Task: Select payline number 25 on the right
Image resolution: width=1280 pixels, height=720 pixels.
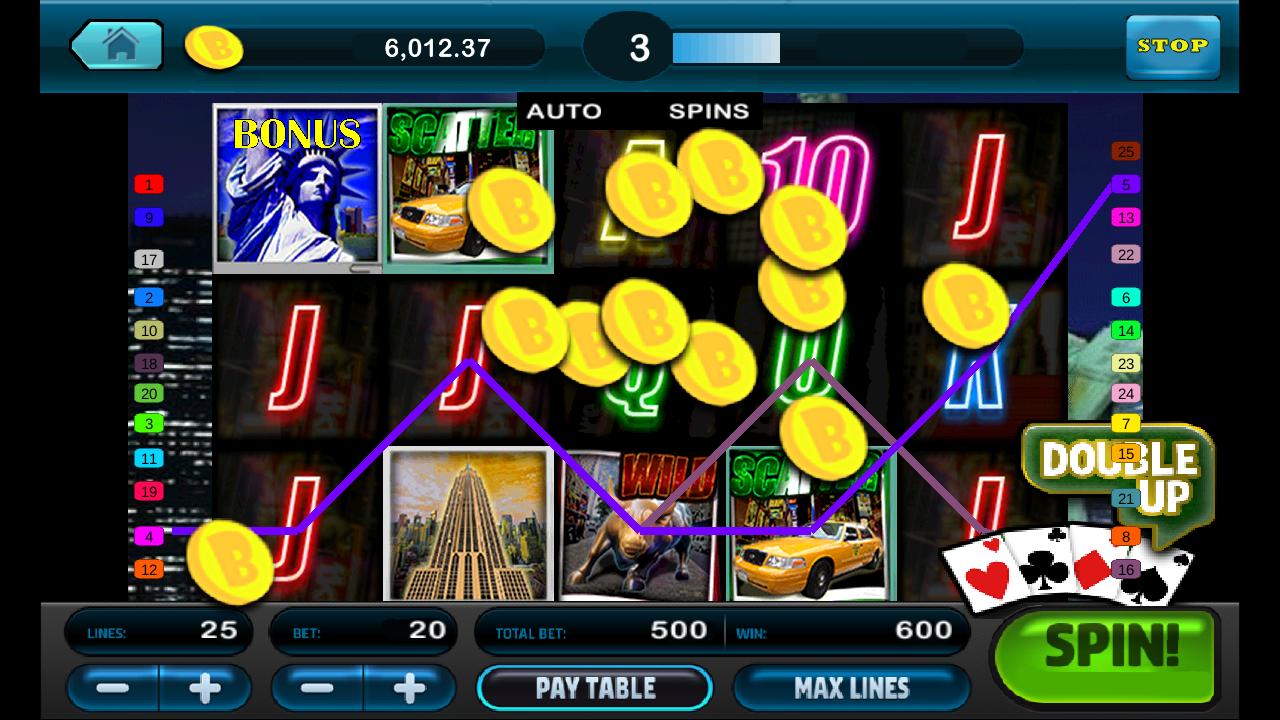Action: click(1125, 151)
